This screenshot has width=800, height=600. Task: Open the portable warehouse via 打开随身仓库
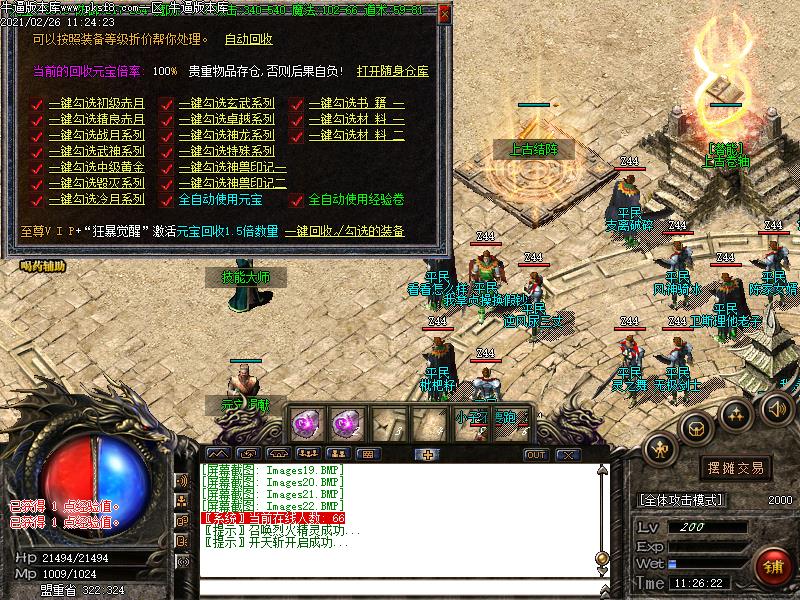(x=393, y=72)
